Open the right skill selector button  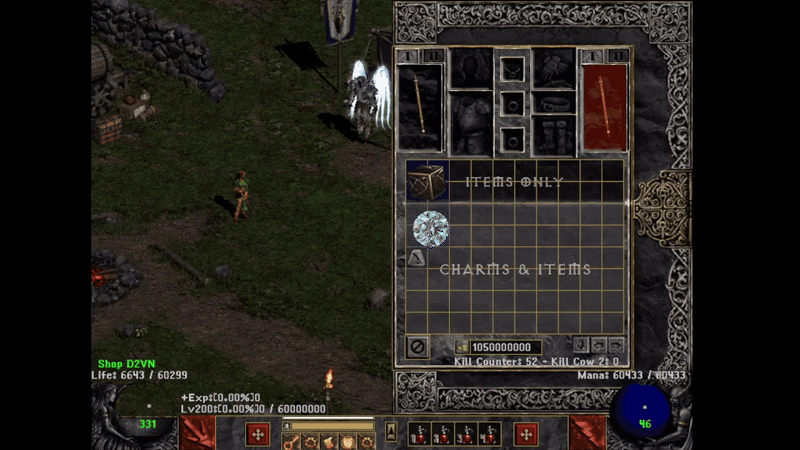click(x=526, y=434)
